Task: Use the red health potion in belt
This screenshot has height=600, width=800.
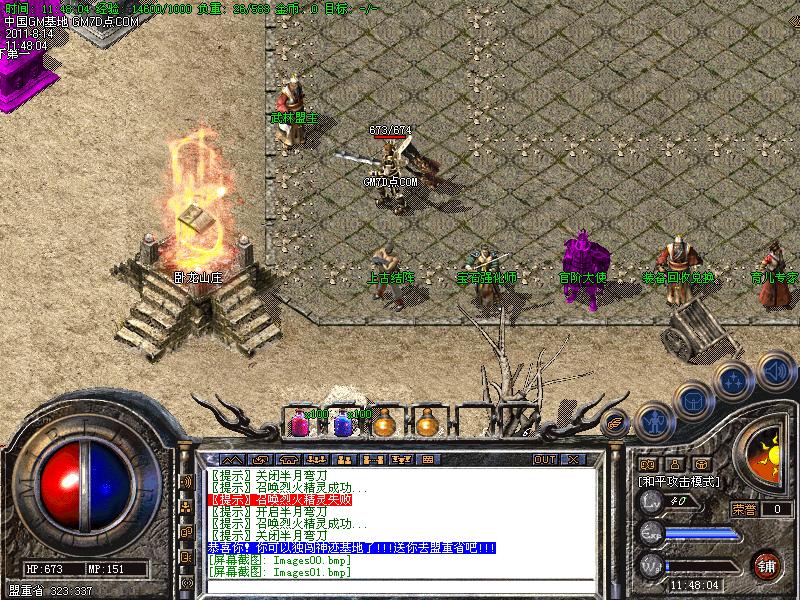Action: pos(299,424)
